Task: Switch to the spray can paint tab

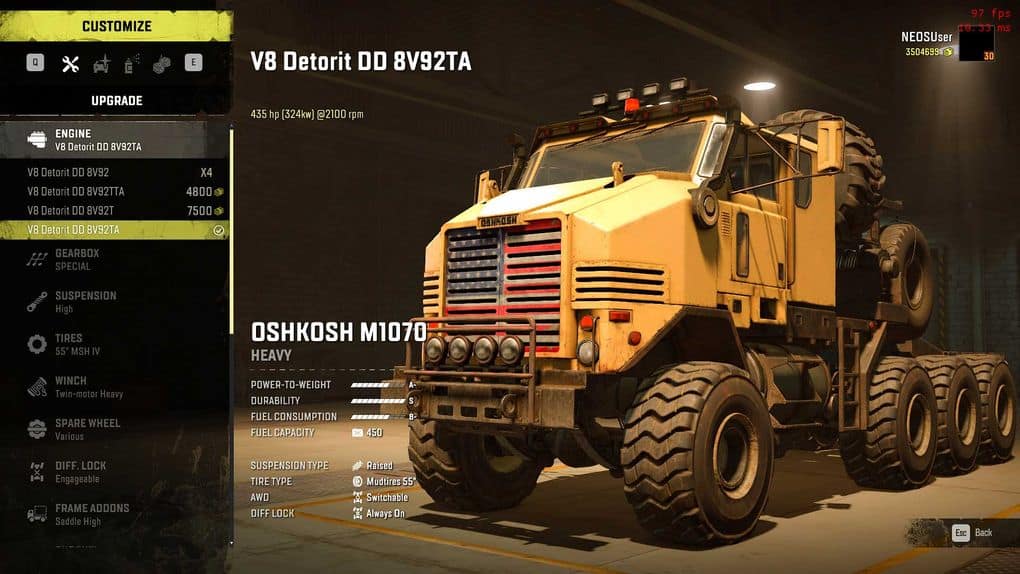Action: click(130, 64)
